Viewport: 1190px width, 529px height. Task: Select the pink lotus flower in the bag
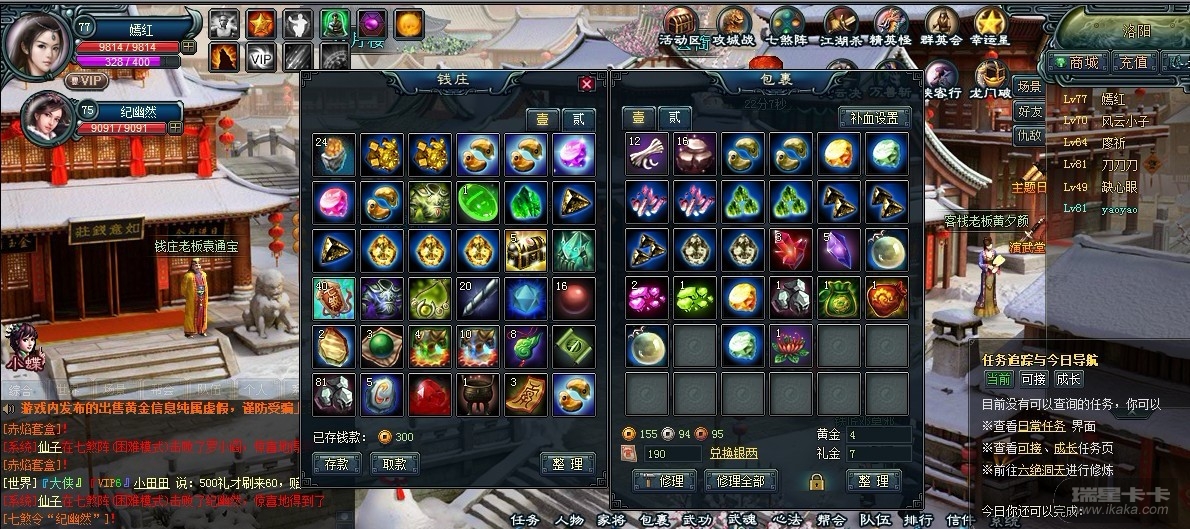point(790,344)
